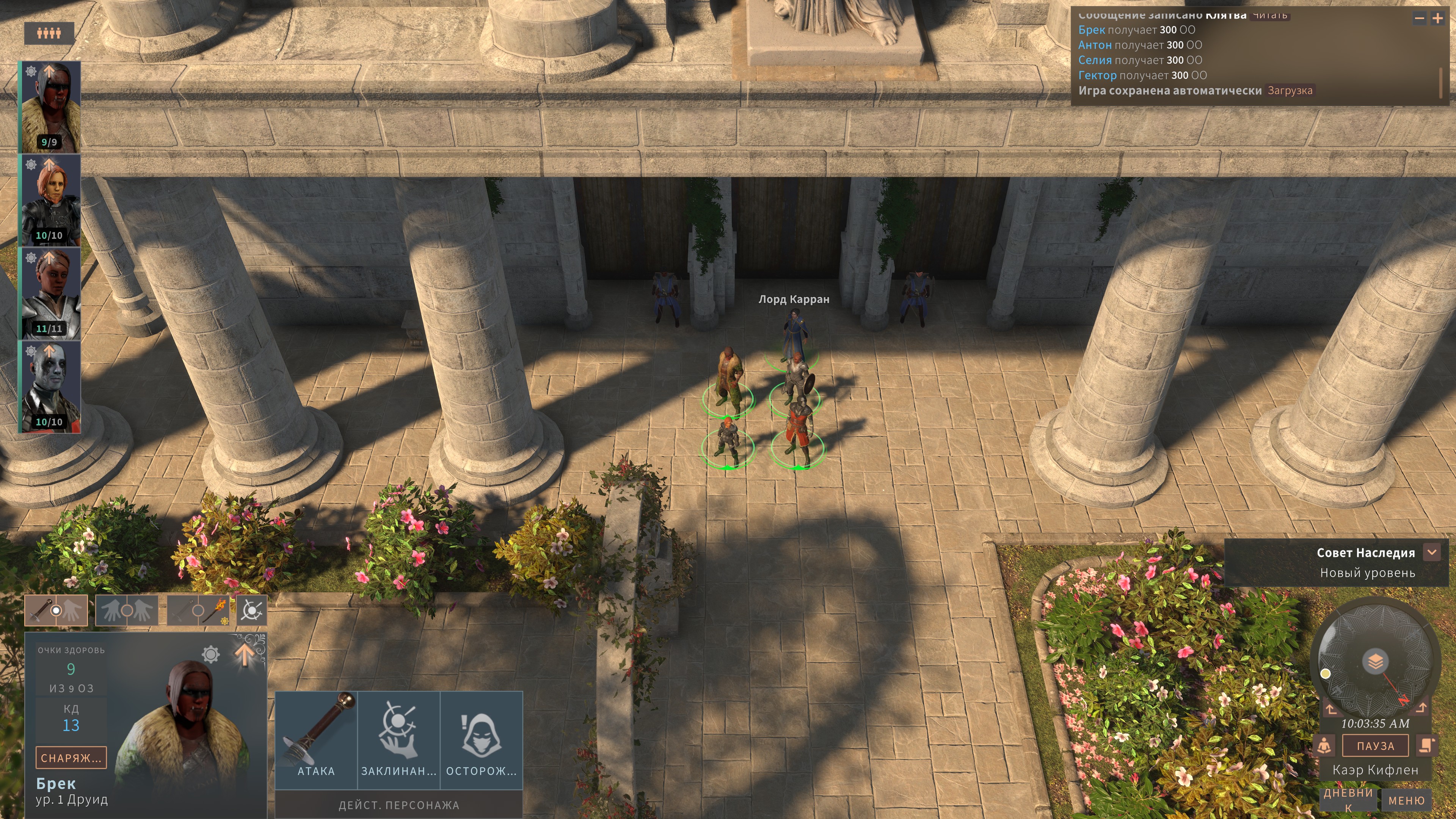
Task: Select the red-haired party member portrait
Action: click(x=50, y=200)
